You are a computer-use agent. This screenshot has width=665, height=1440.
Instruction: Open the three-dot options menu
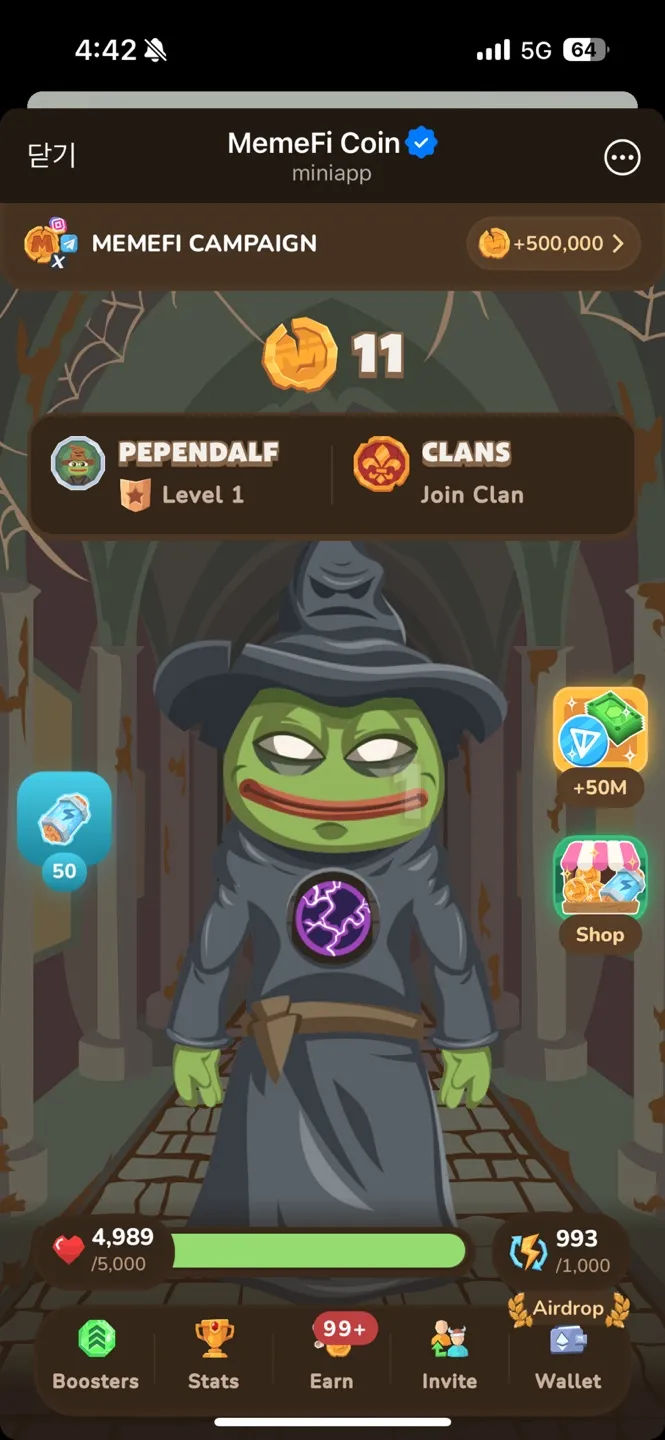tap(622, 157)
